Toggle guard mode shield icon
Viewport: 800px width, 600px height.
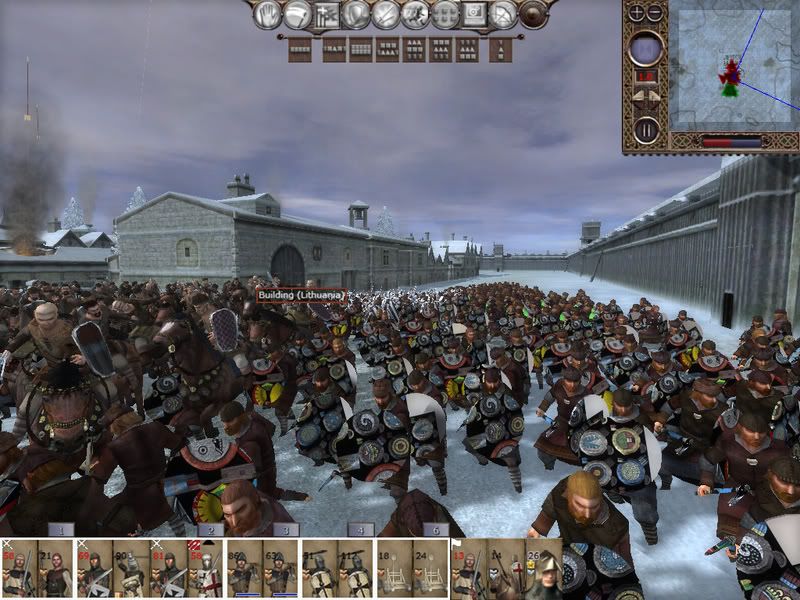[356, 14]
